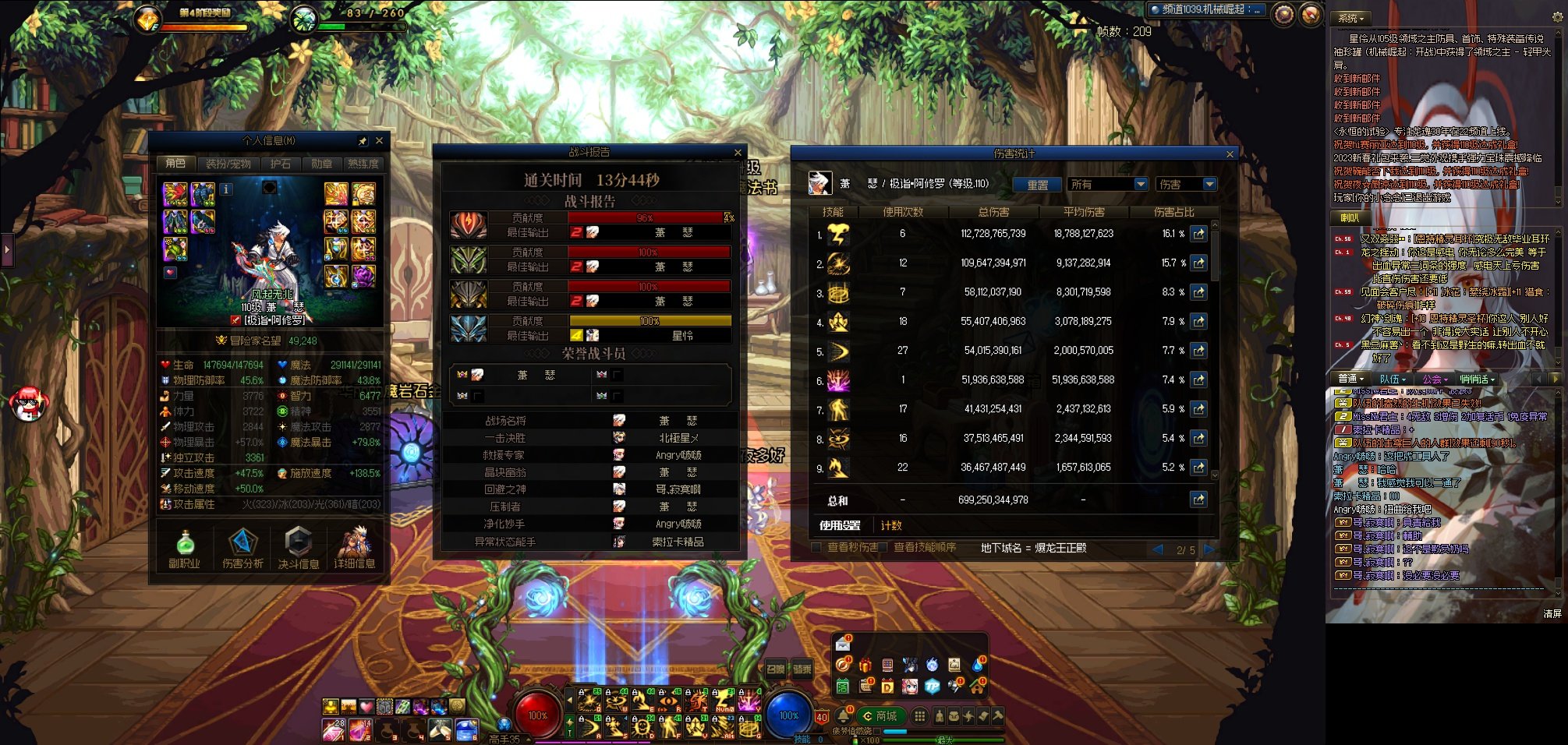Close the 战斗报告 window
1568x745 pixels.
click(x=738, y=153)
